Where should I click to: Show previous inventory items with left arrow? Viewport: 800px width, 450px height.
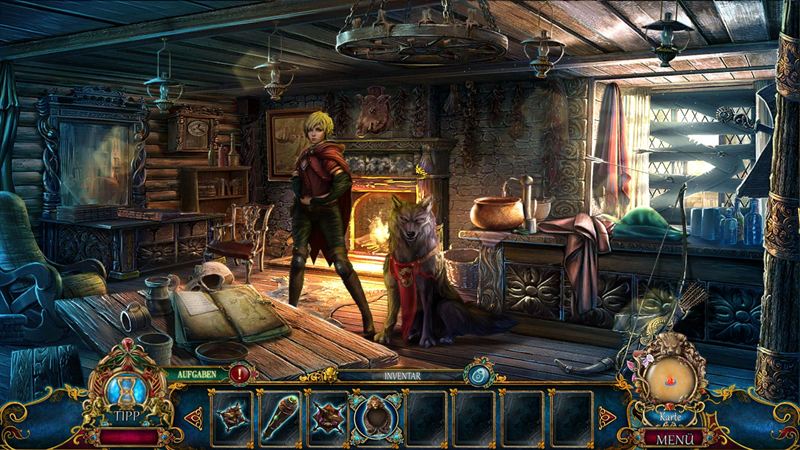(x=193, y=417)
